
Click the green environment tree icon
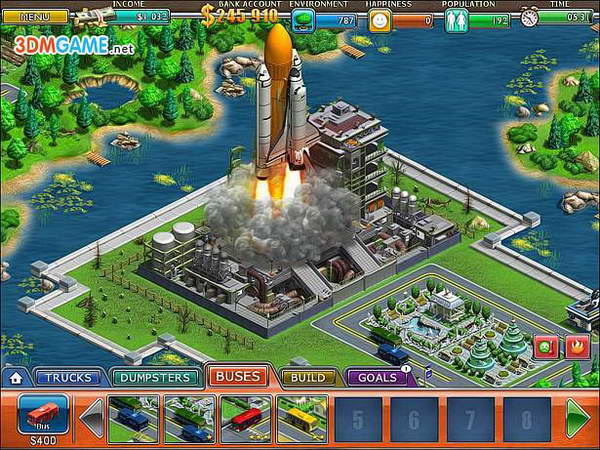(304, 19)
